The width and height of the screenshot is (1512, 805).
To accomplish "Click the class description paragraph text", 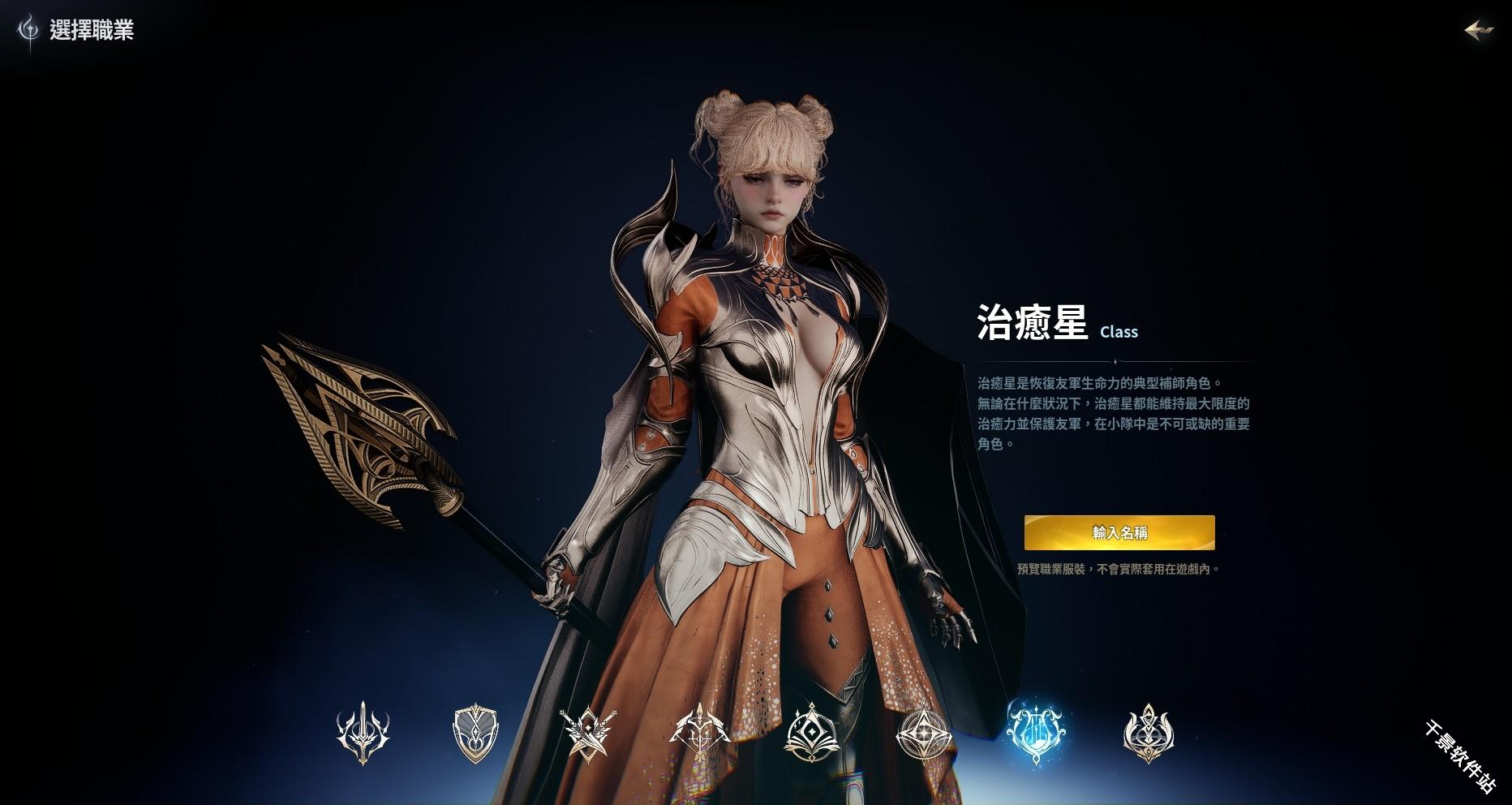I will point(1111,410).
